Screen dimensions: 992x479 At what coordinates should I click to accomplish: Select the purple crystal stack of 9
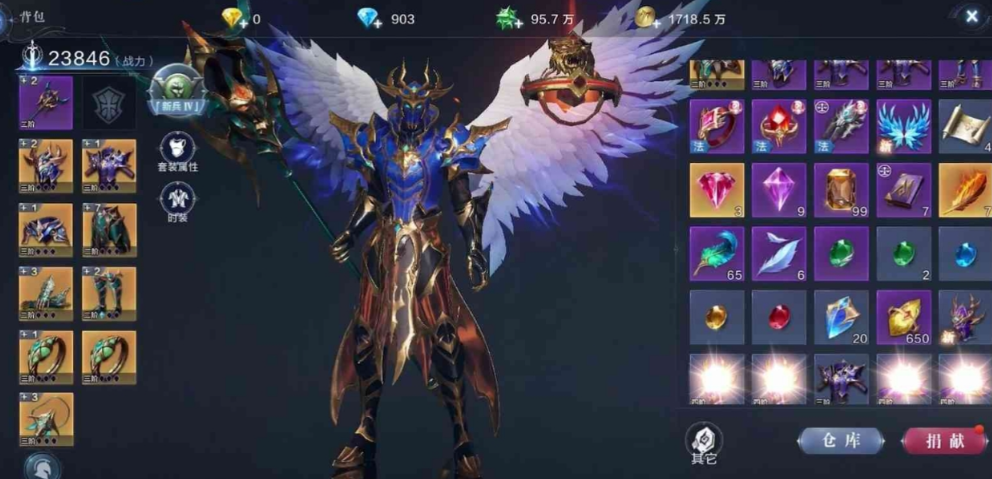(x=779, y=190)
